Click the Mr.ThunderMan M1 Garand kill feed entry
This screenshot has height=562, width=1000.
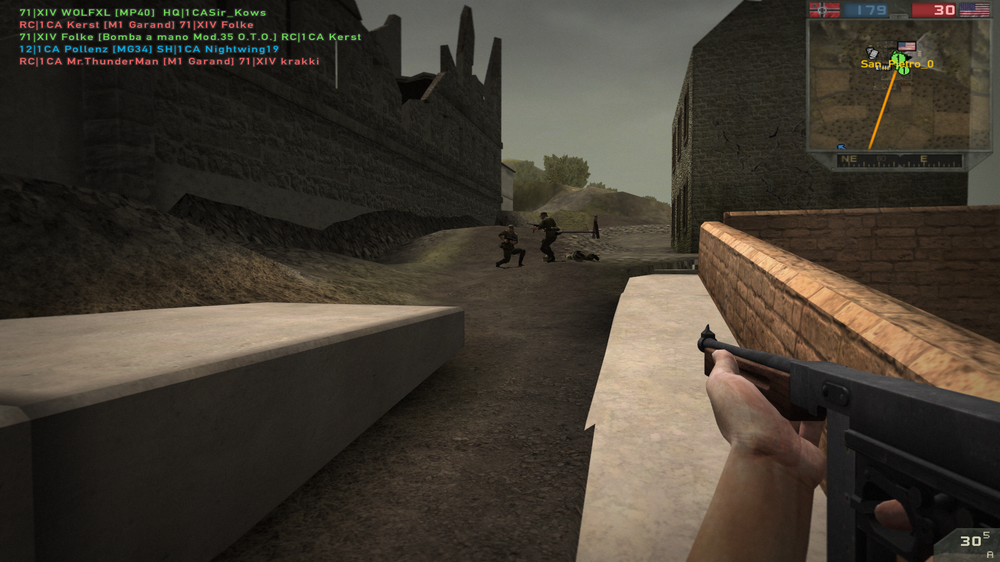click(x=169, y=61)
